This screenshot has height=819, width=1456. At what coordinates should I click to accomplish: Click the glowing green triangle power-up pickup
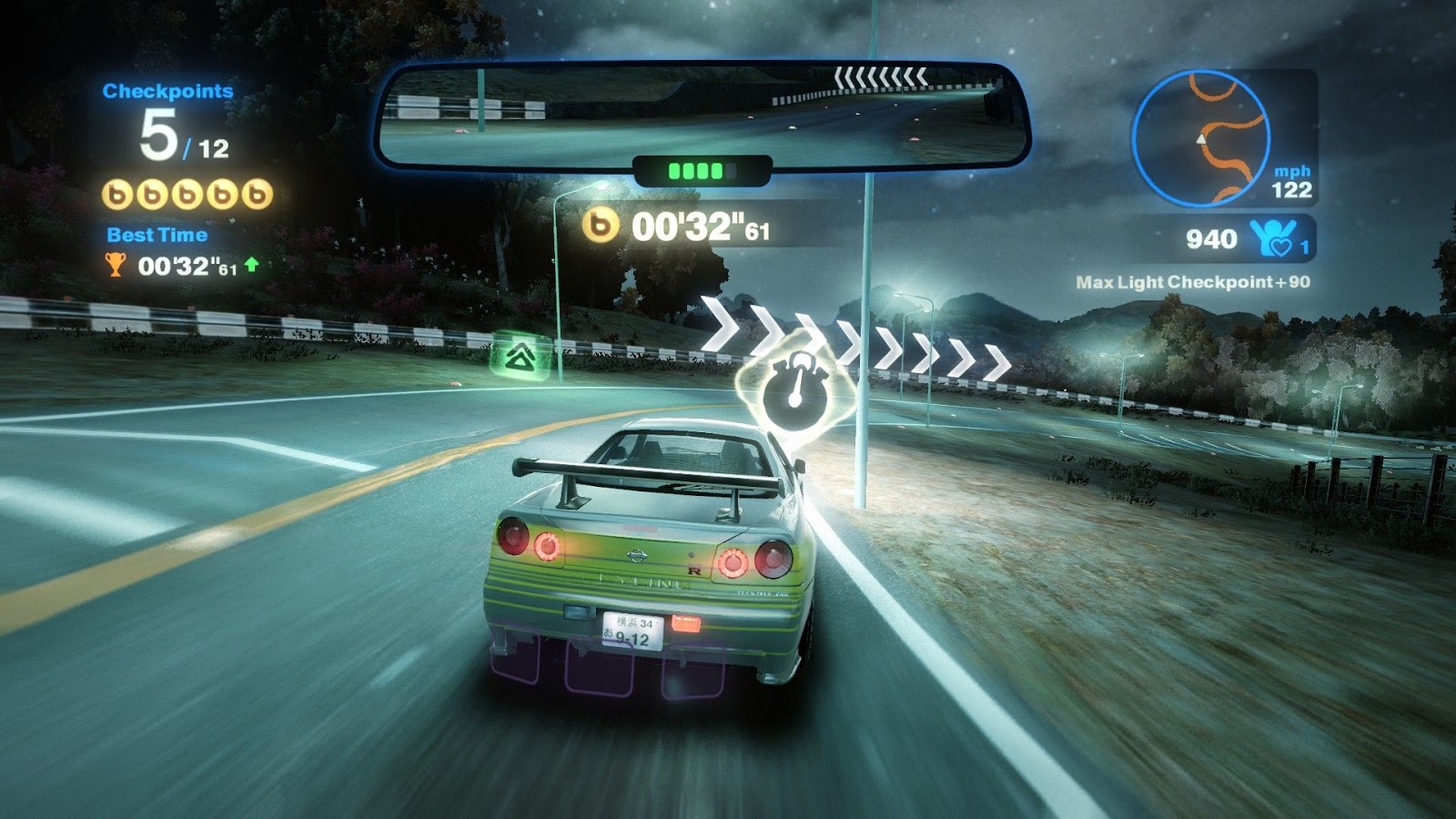click(x=521, y=355)
